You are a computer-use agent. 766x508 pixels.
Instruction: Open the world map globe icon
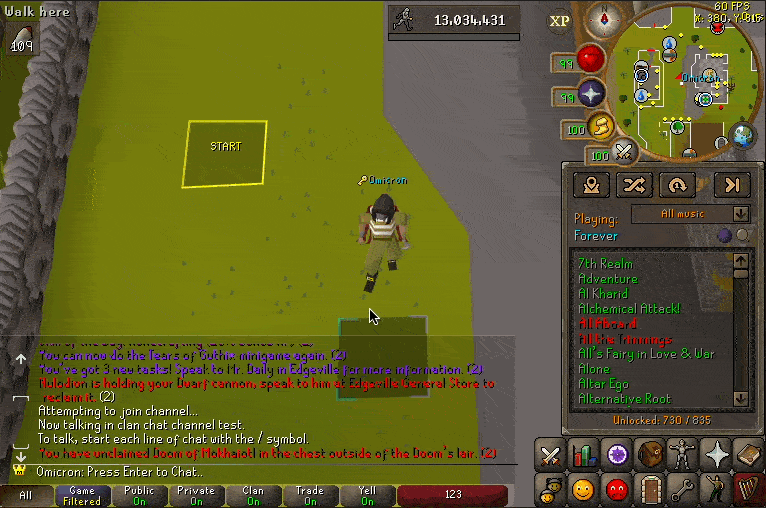(742, 134)
